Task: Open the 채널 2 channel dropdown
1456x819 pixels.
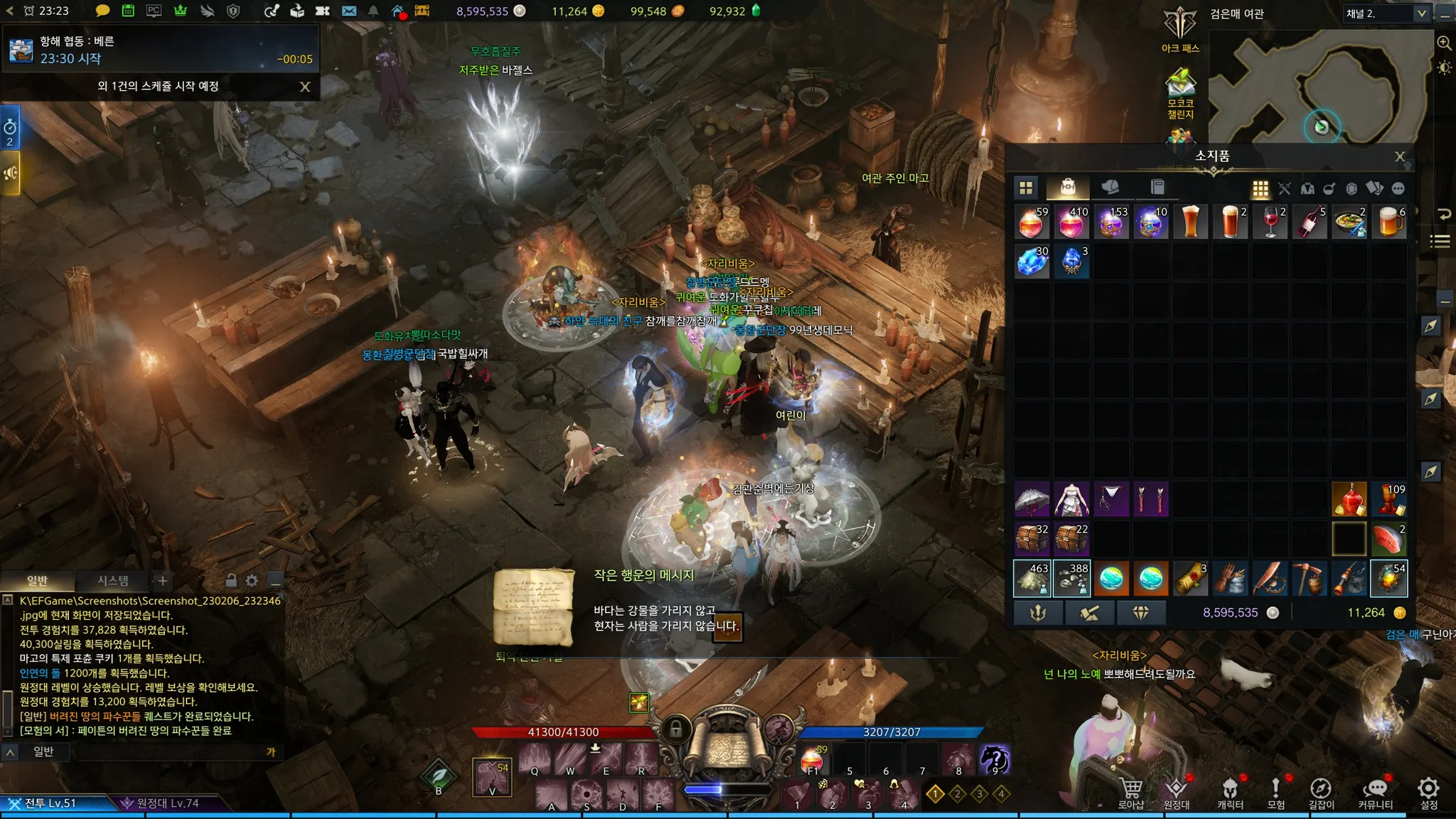Action: tap(1421, 14)
